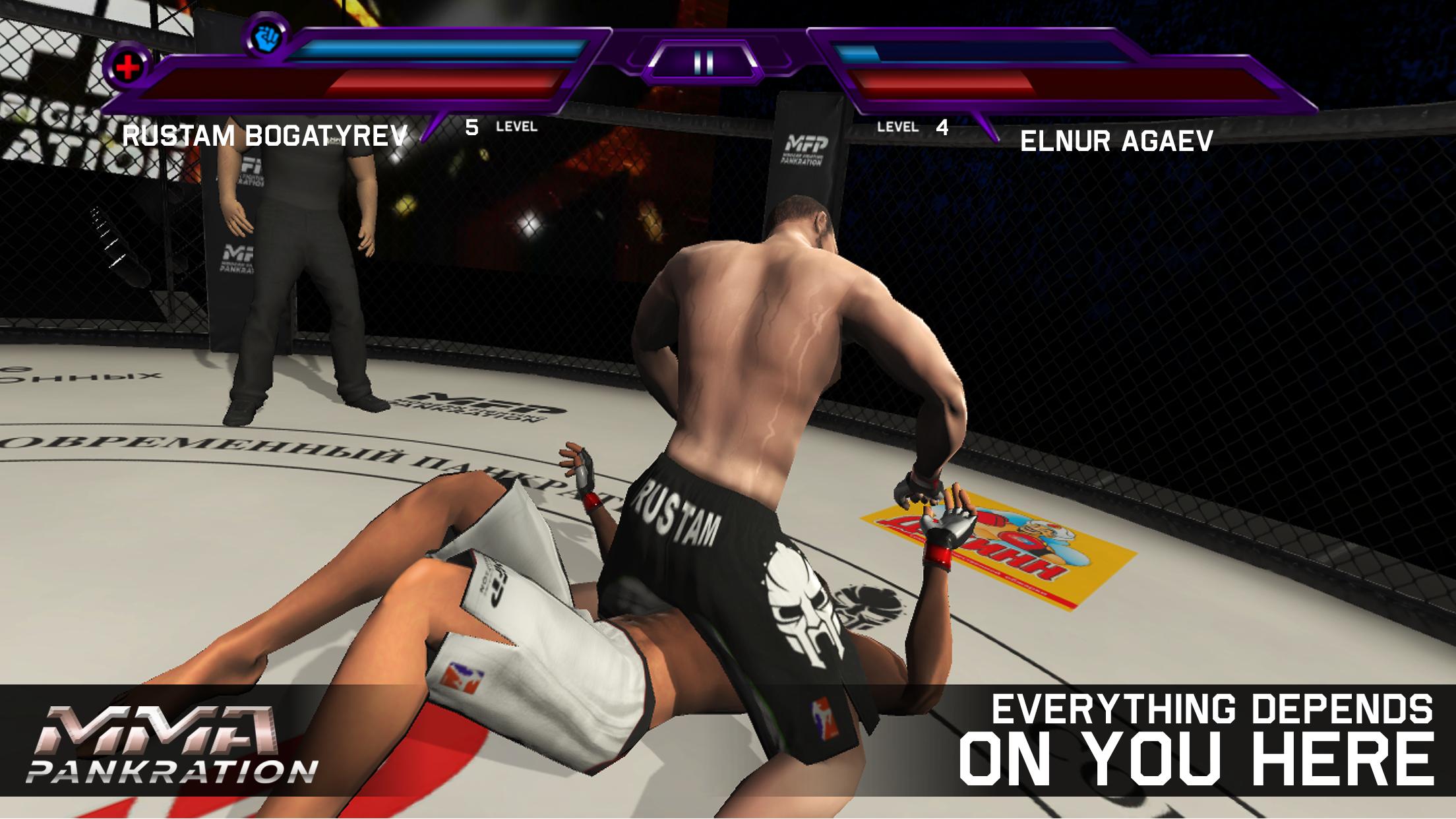Enable the health boost via the cross badge
This screenshot has height=819, width=1456.
point(129,66)
